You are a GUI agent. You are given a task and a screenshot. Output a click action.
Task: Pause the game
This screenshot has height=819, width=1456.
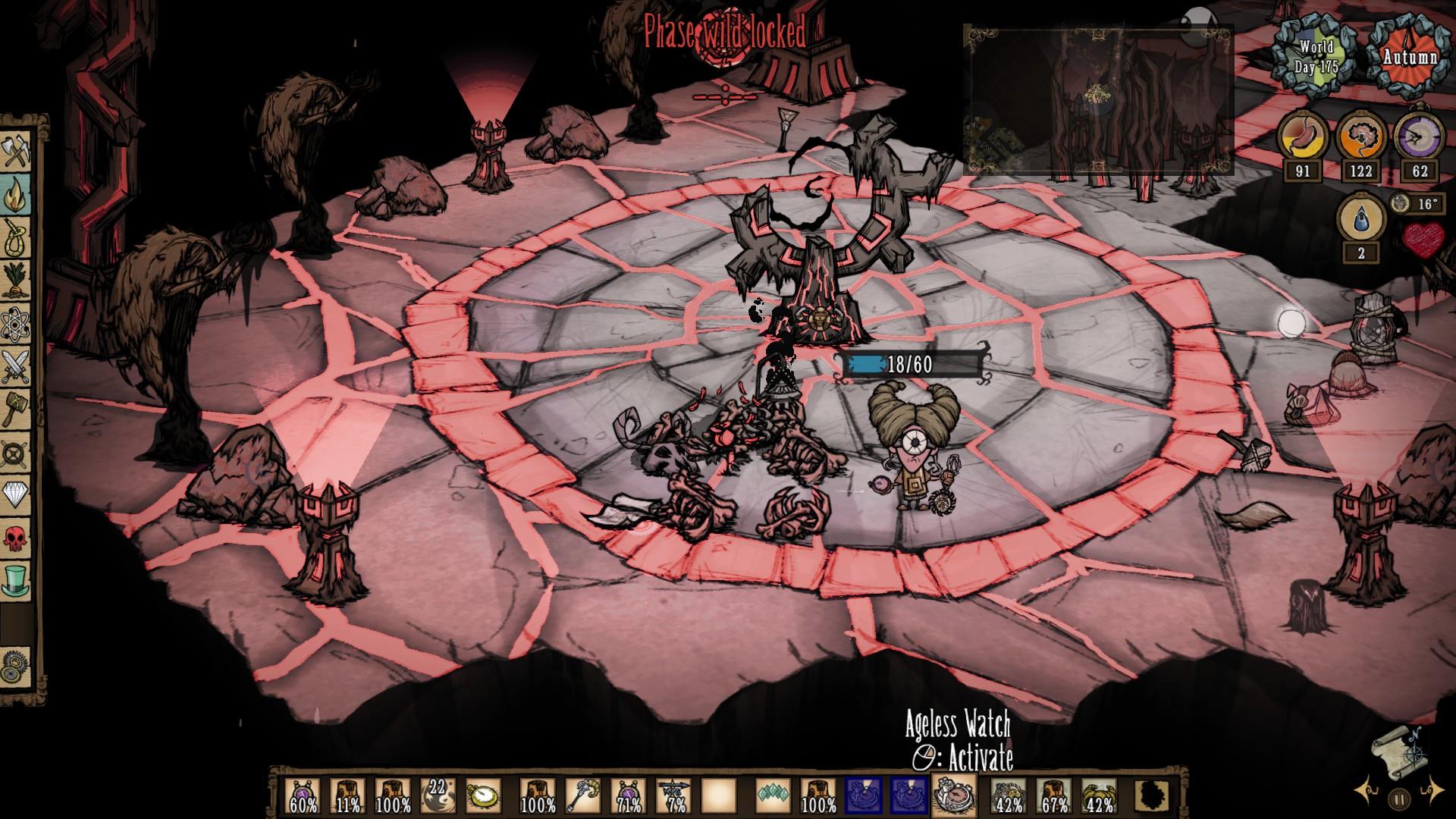pos(1399,799)
